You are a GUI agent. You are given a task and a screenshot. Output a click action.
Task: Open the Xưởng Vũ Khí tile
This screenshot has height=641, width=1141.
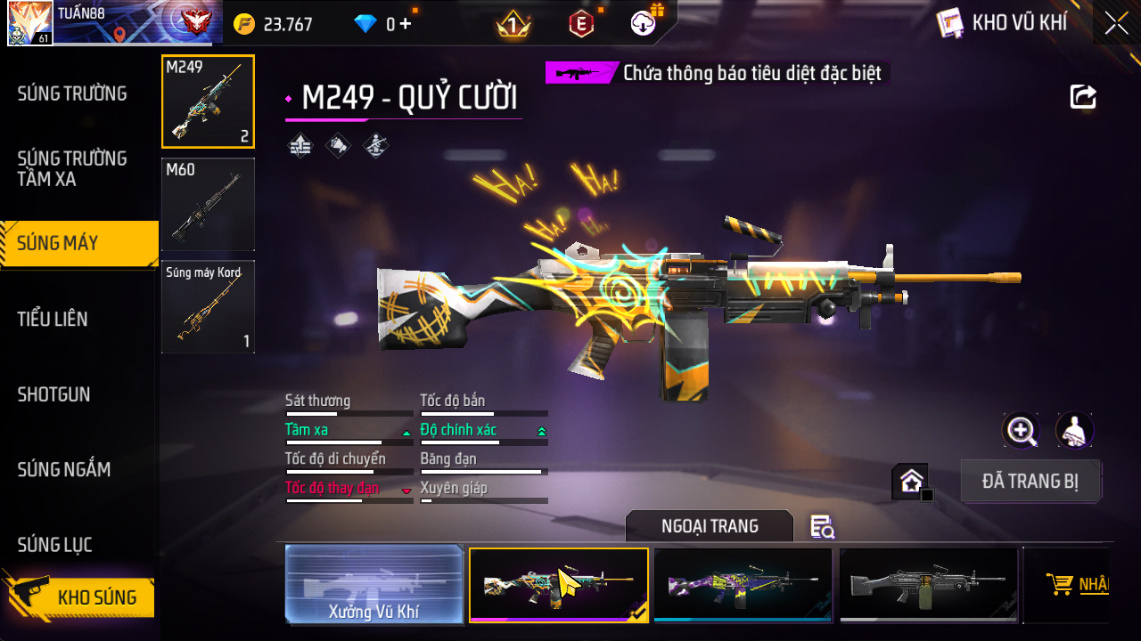click(374, 584)
